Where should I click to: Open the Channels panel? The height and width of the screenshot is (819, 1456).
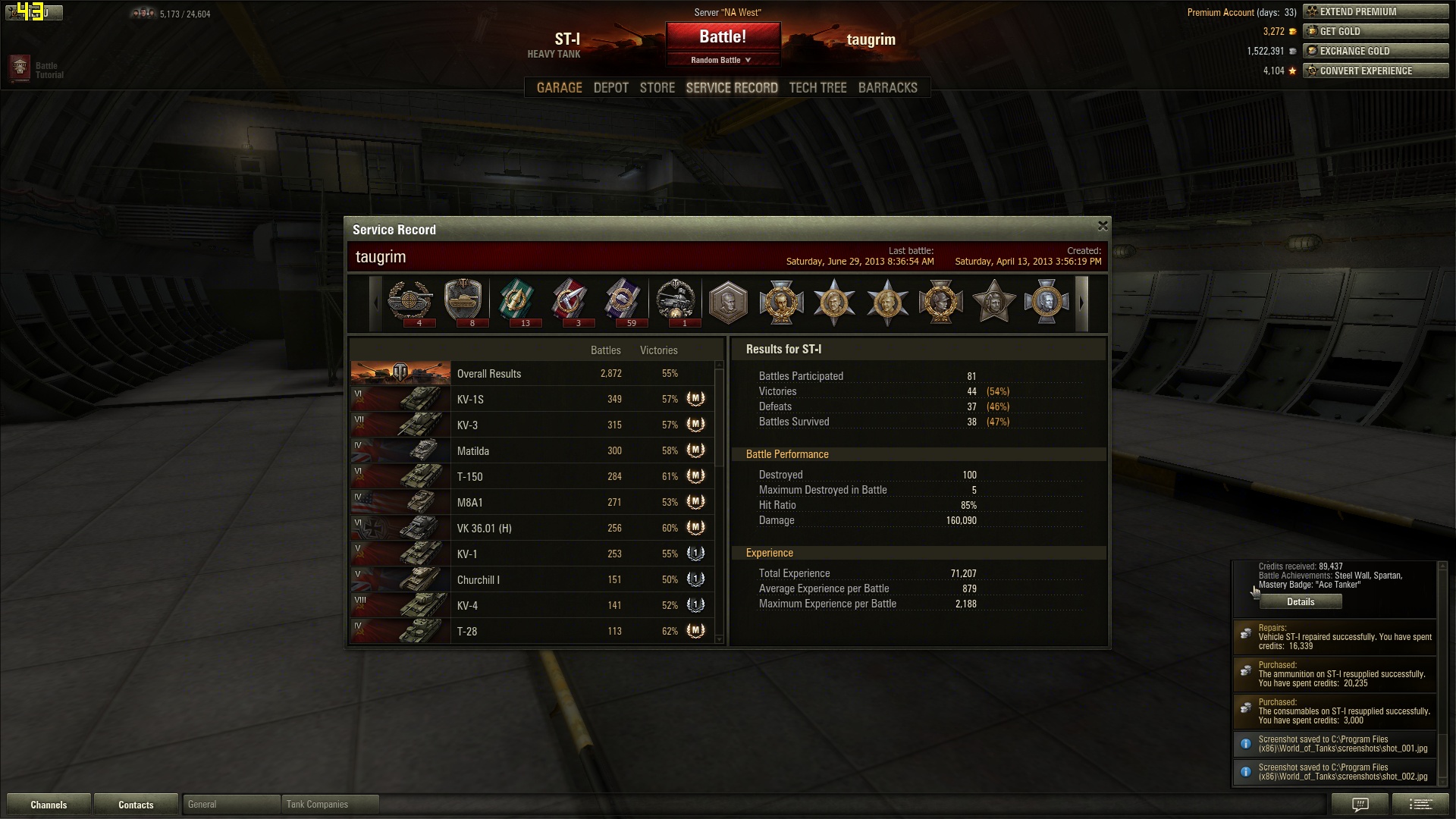pyautogui.click(x=49, y=805)
